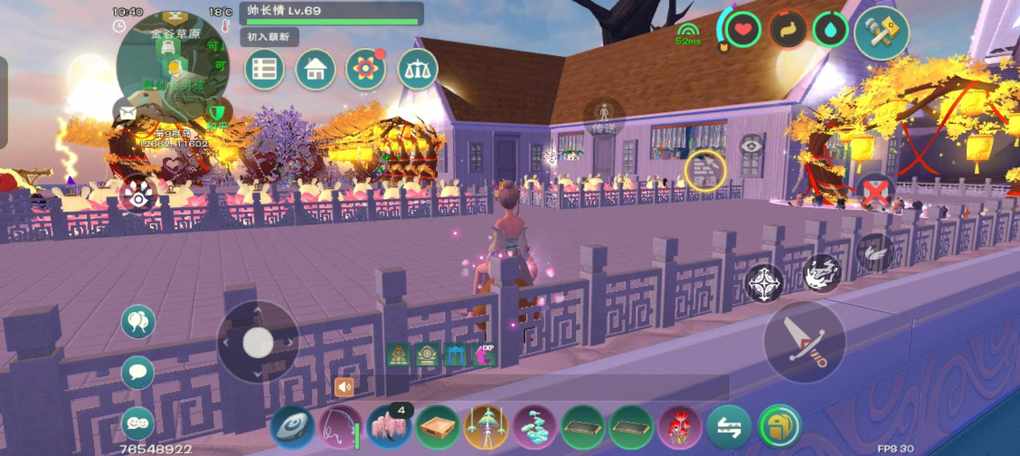This screenshot has height=456, width=1020.
Task: Open the circular minimap
Action: click(171, 65)
